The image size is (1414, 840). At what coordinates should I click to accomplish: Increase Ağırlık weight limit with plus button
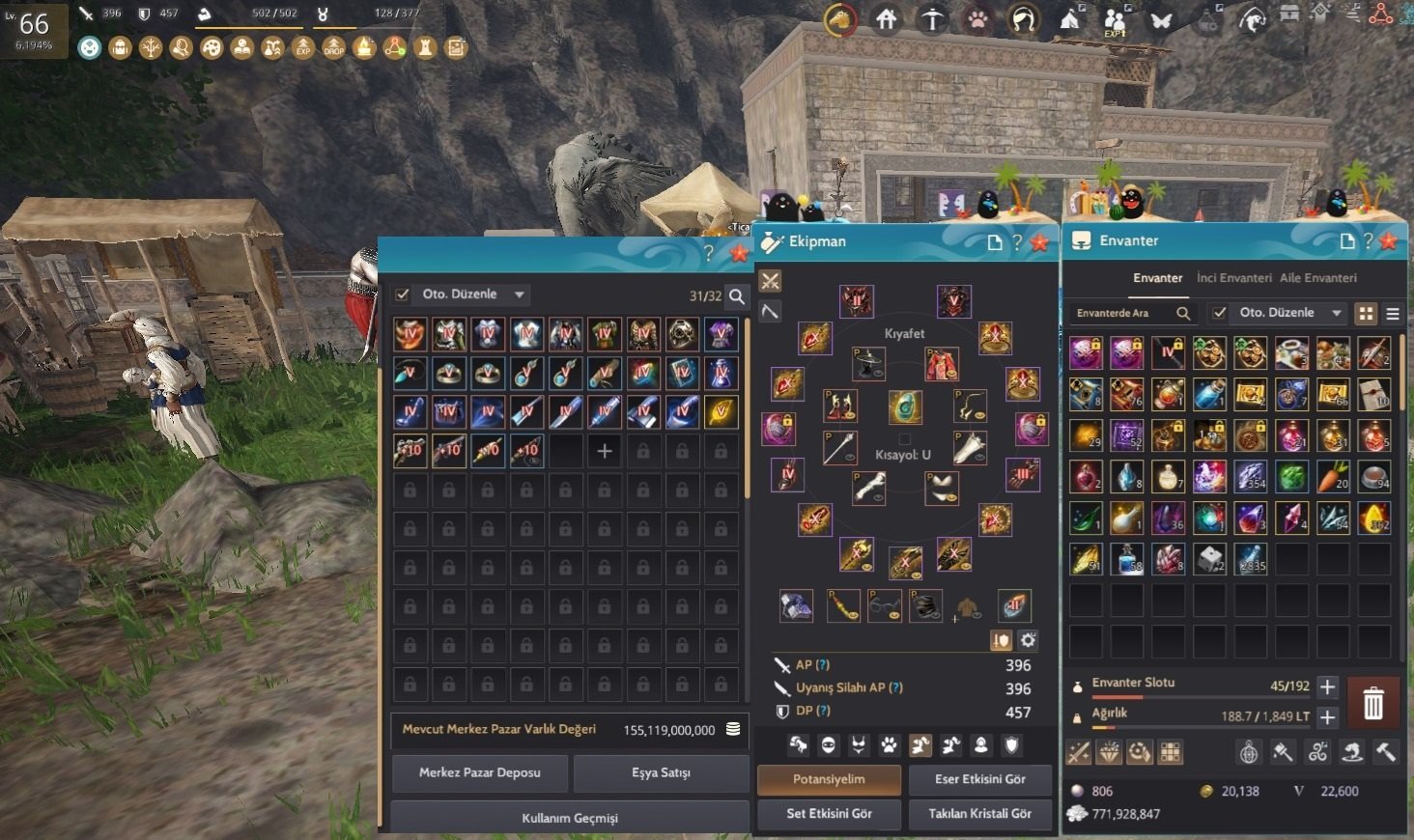click(1327, 717)
